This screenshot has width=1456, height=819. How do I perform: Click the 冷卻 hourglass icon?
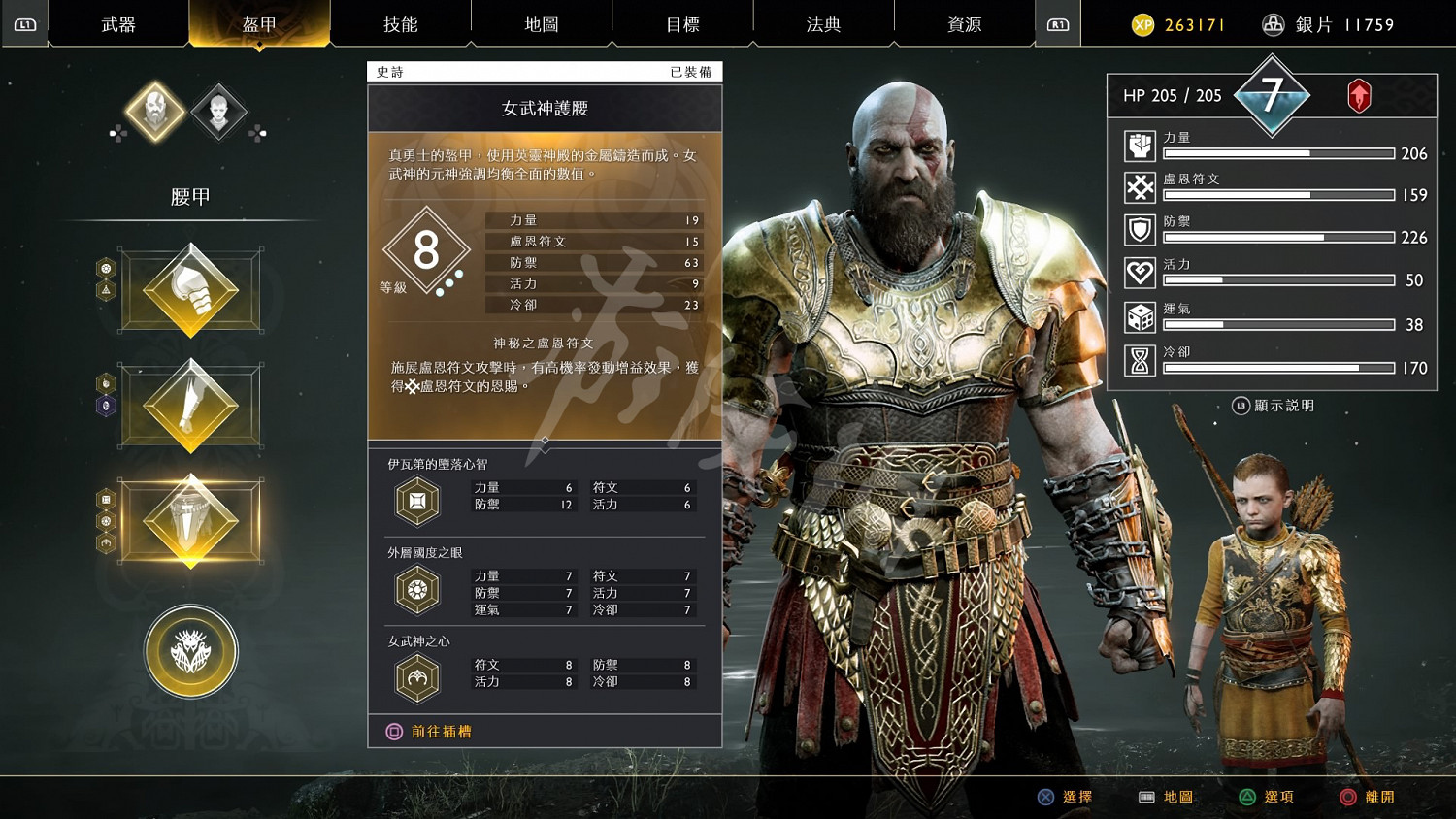pyautogui.click(x=1139, y=359)
